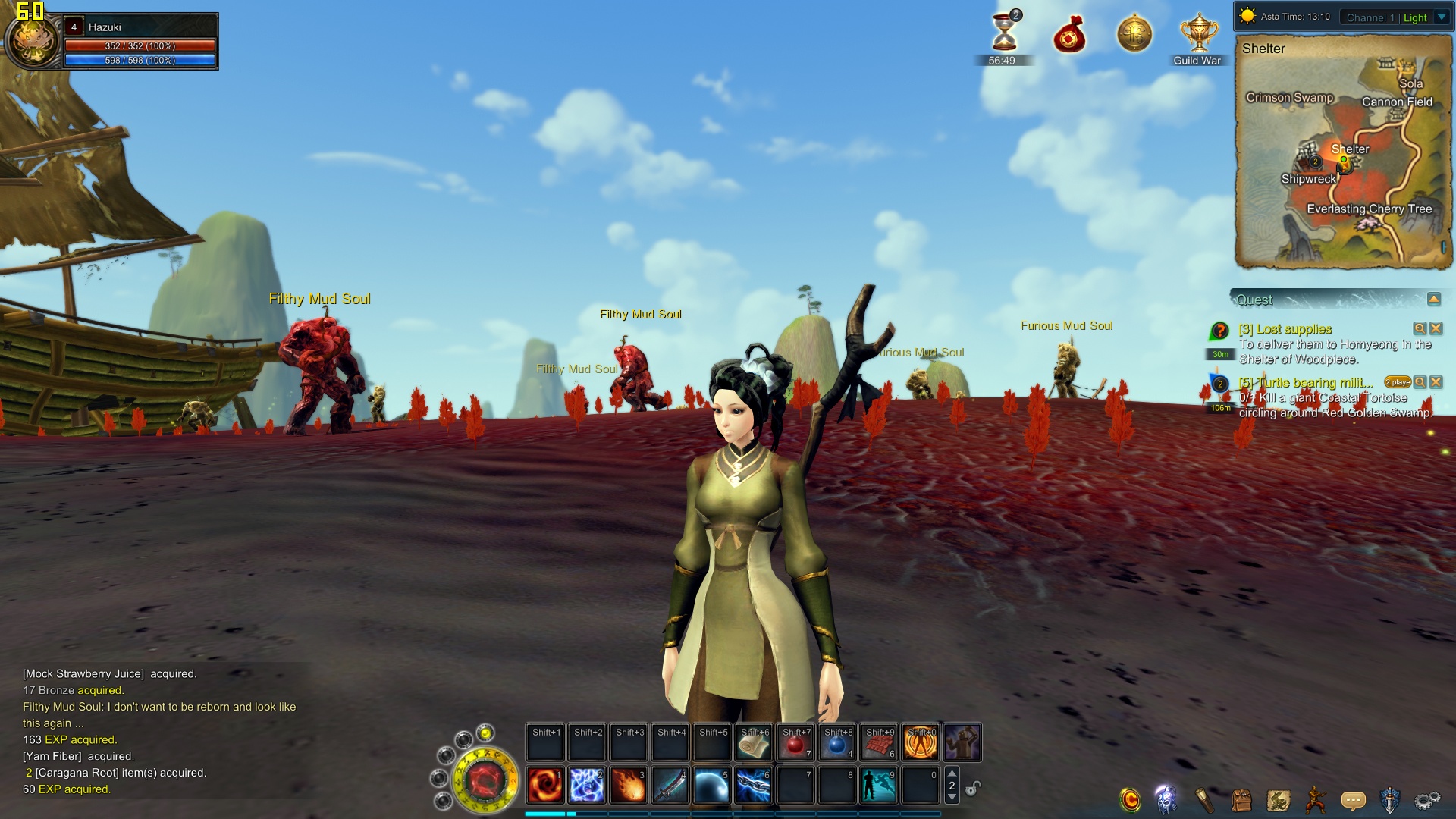Cast the blue lightning skill

[x=586, y=785]
